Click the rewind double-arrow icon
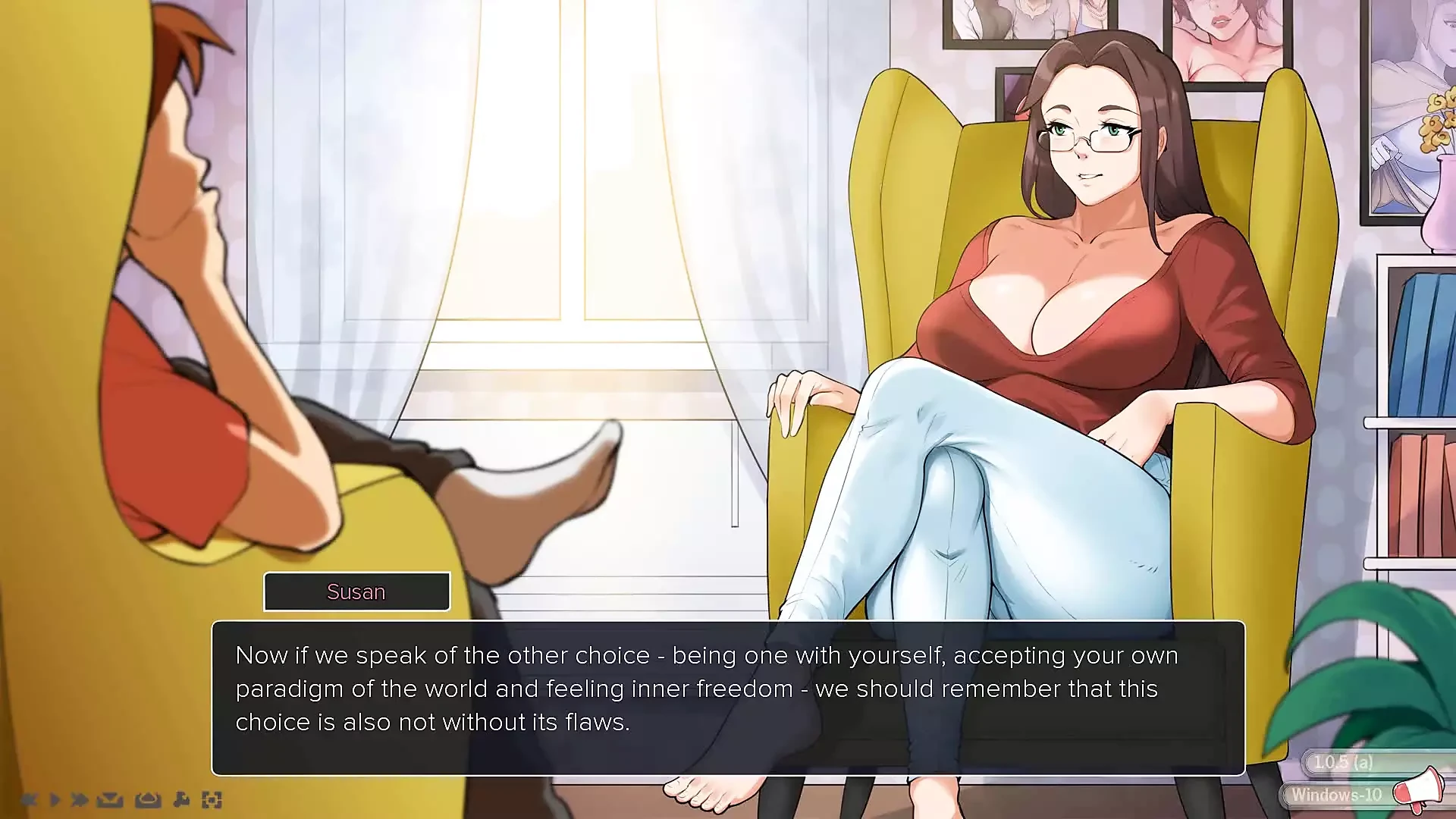 29,799
